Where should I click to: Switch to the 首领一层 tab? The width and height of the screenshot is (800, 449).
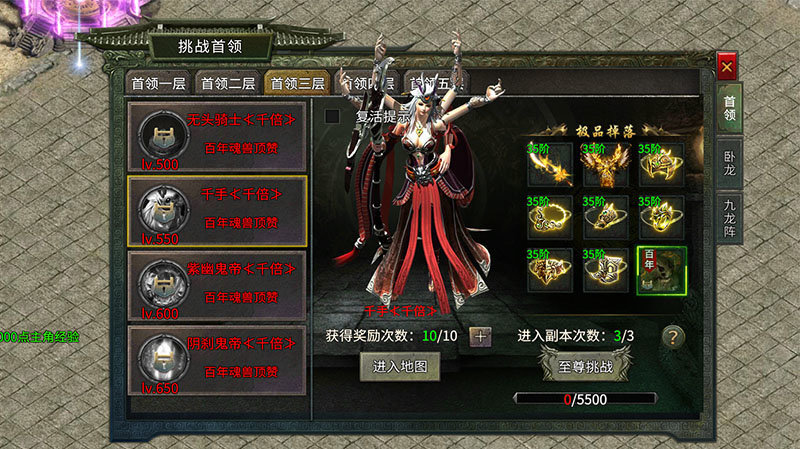pos(158,83)
